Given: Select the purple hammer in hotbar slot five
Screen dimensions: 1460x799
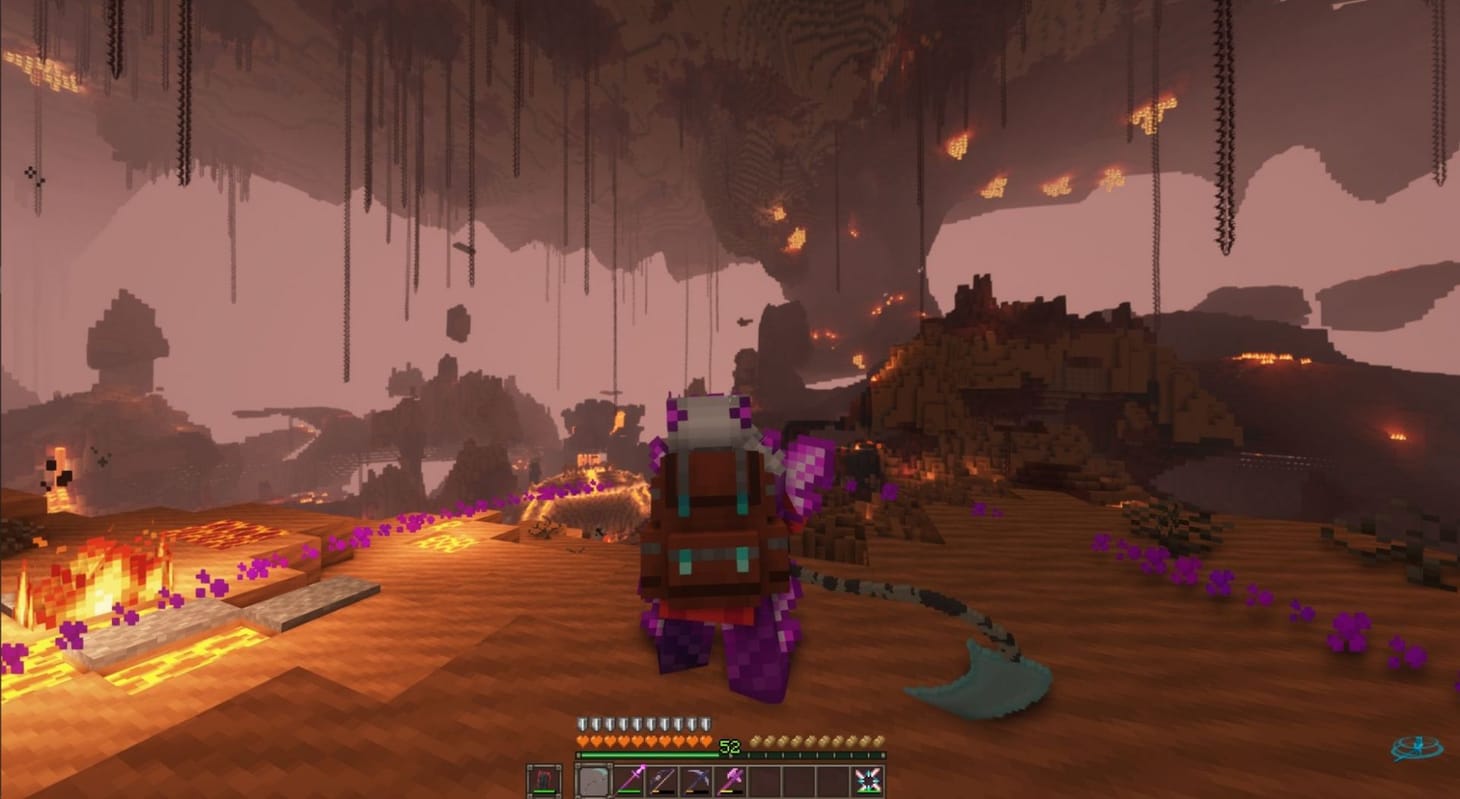Looking at the screenshot, I should coord(730,782).
